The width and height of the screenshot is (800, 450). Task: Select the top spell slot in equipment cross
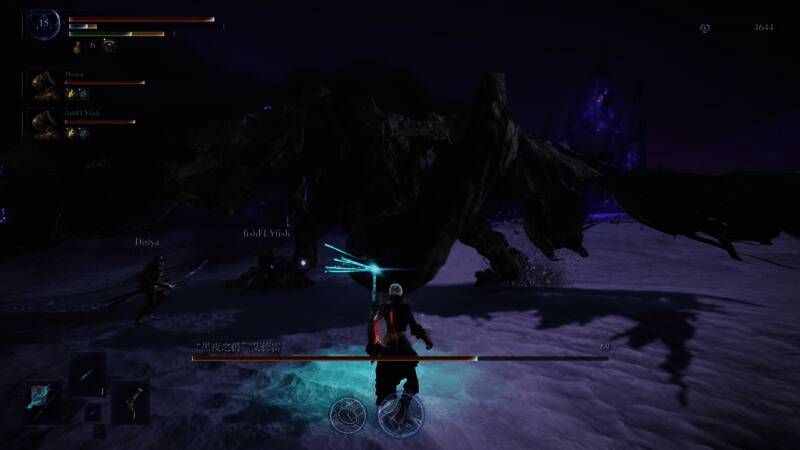point(87,372)
